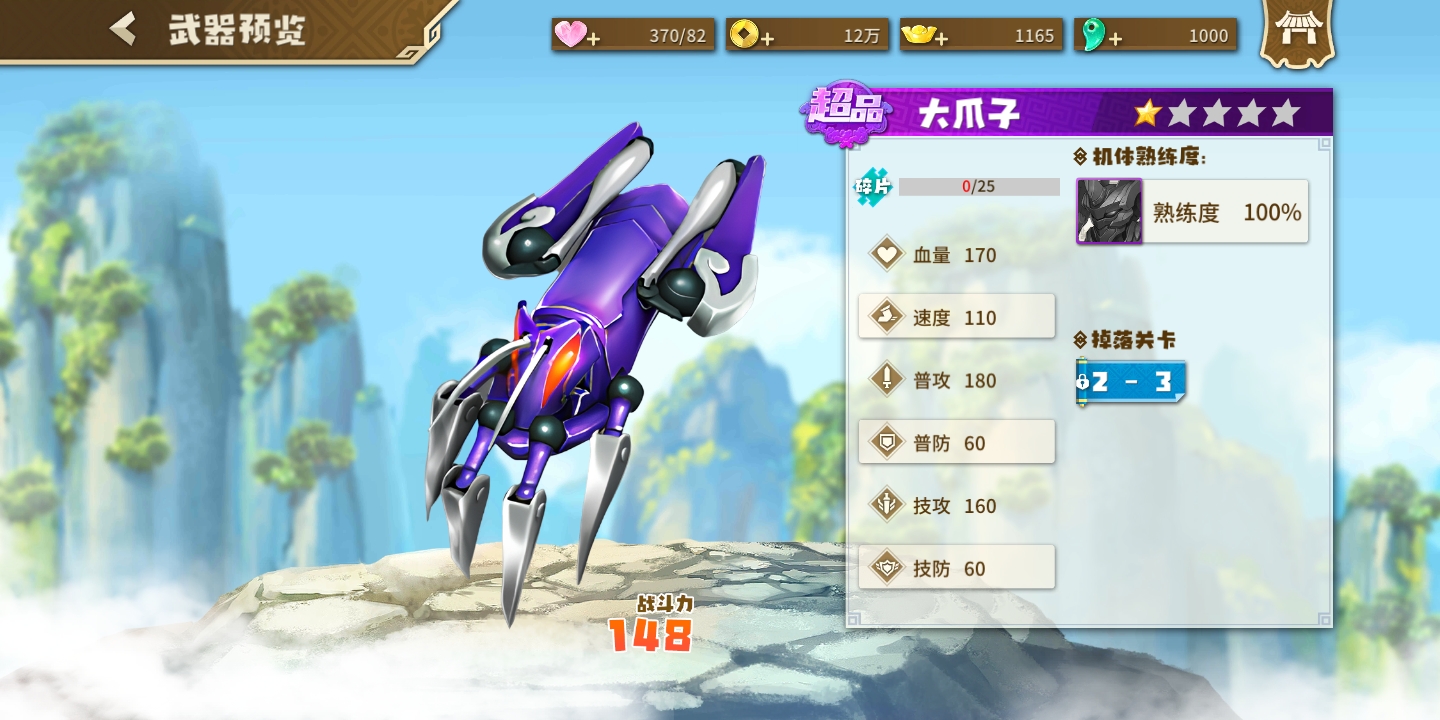Add more heart stamina

pos(593,38)
